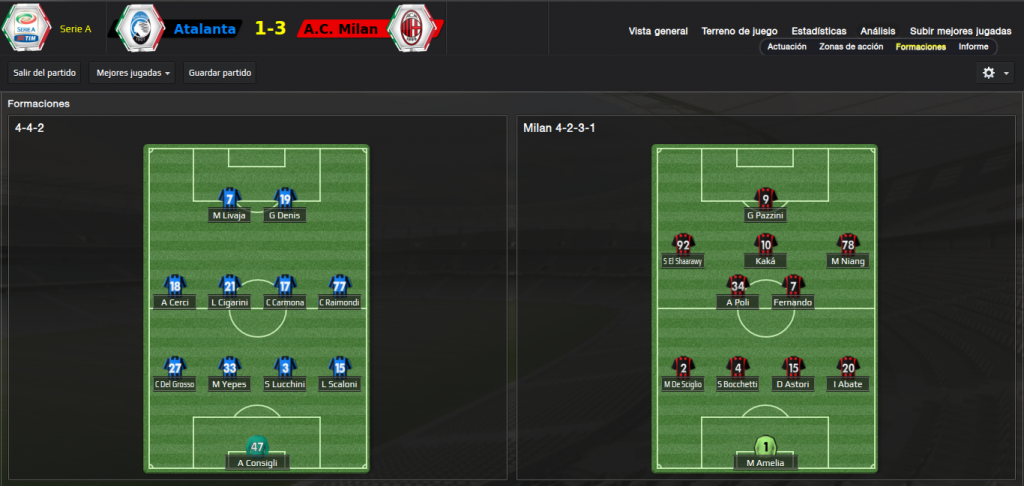Open the Zonas de acción sub-tab
Image resolution: width=1024 pixels, height=486 pixels.
click(x=850, y=47)
